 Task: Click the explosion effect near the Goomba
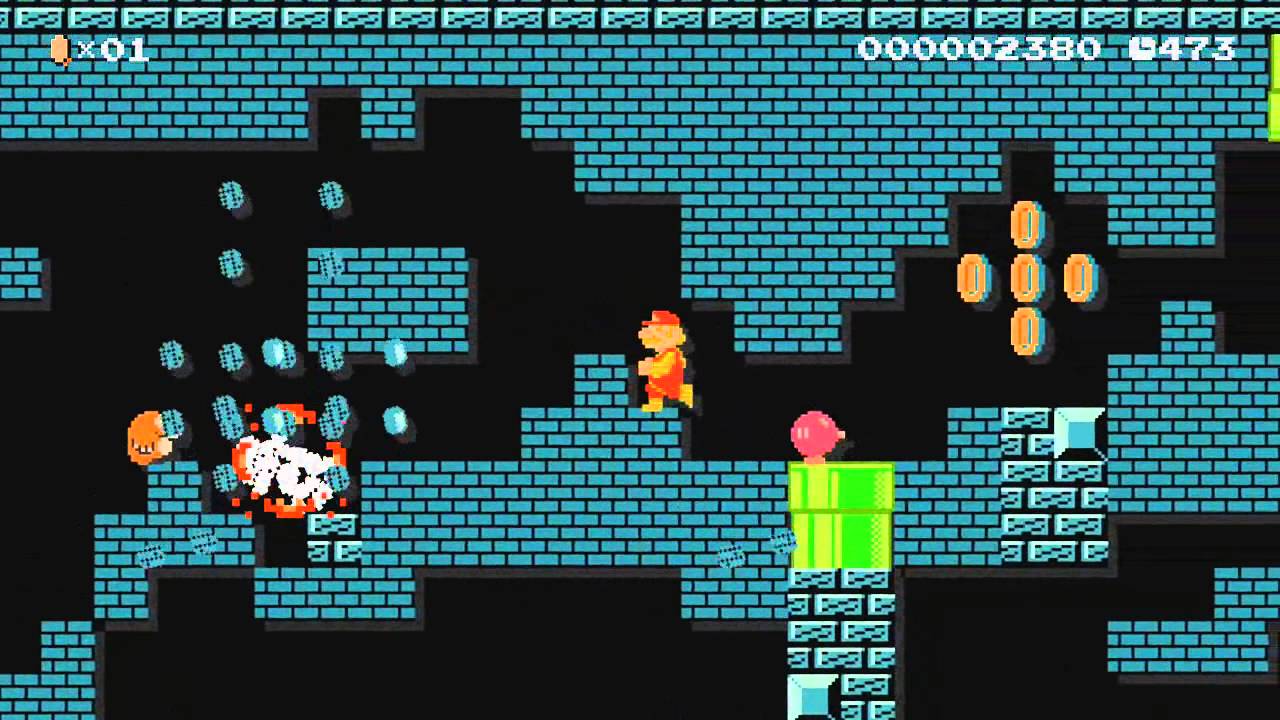coord(287,470)
